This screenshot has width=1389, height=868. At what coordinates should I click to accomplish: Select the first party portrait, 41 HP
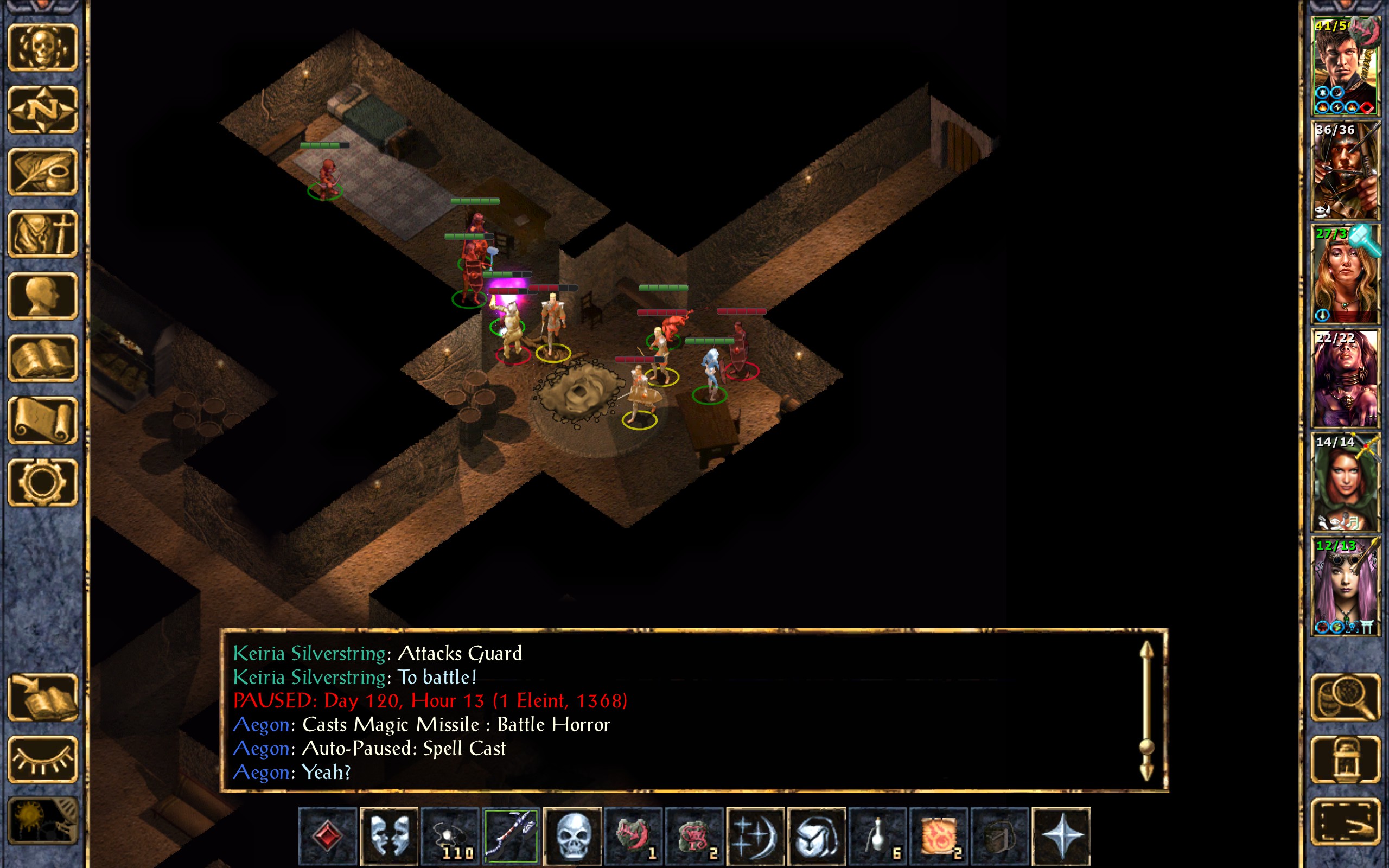1345,66
